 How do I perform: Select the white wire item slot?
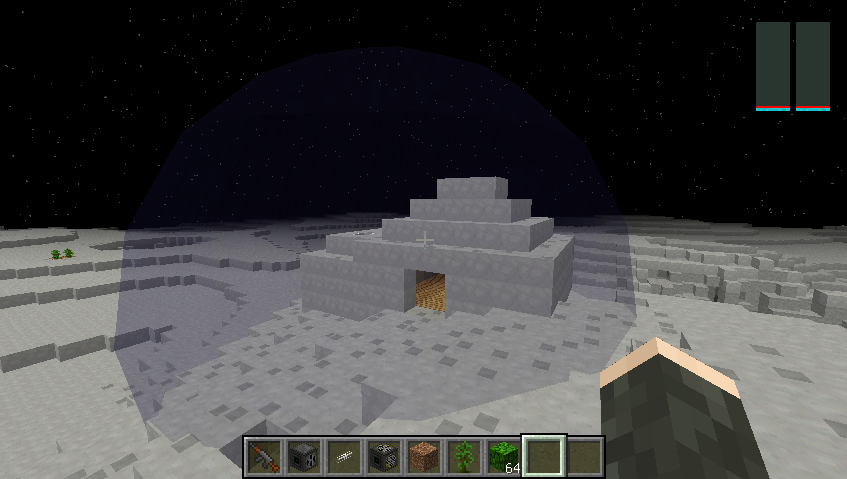coord(345,456)
